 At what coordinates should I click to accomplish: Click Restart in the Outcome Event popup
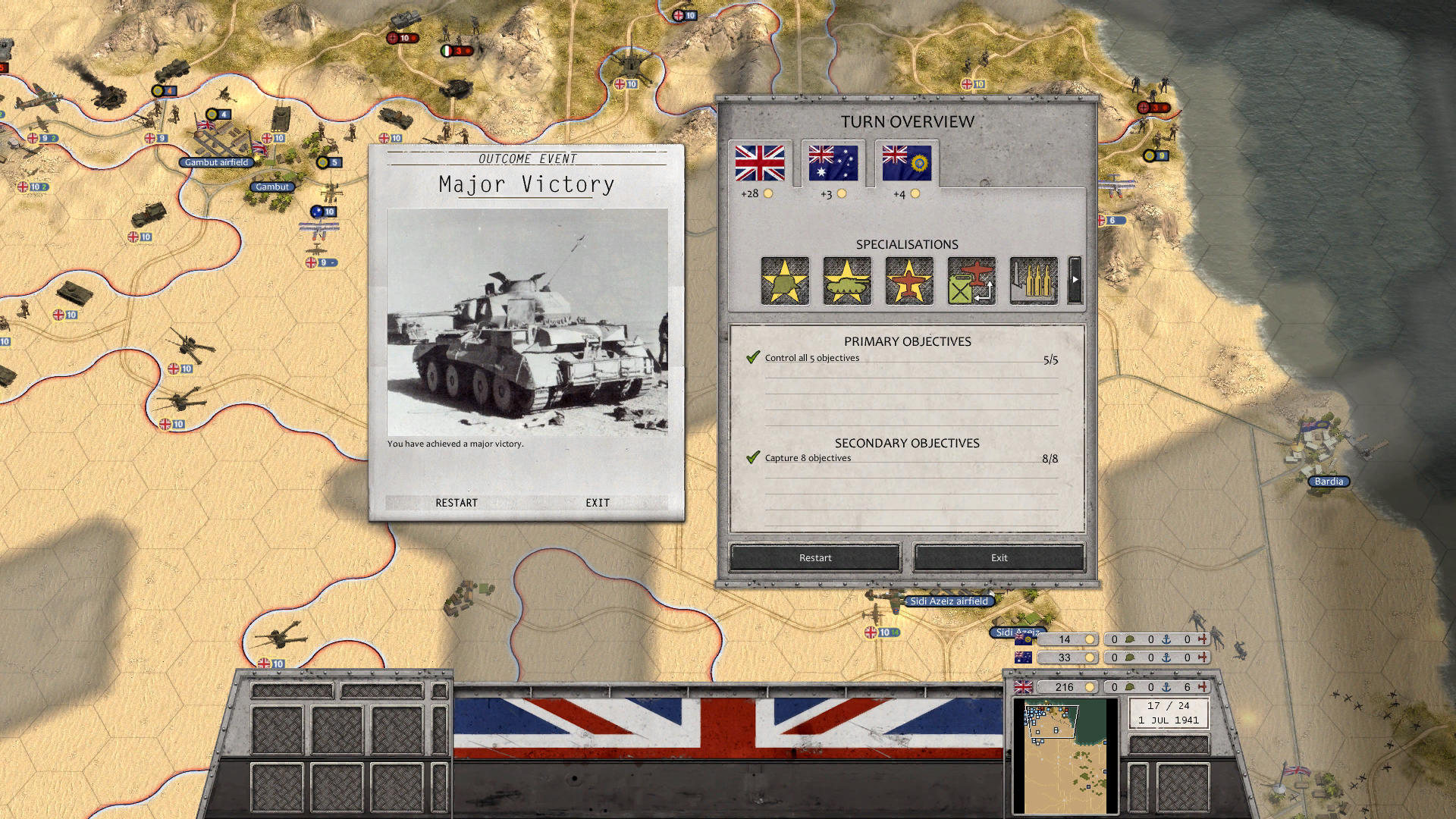456,502
